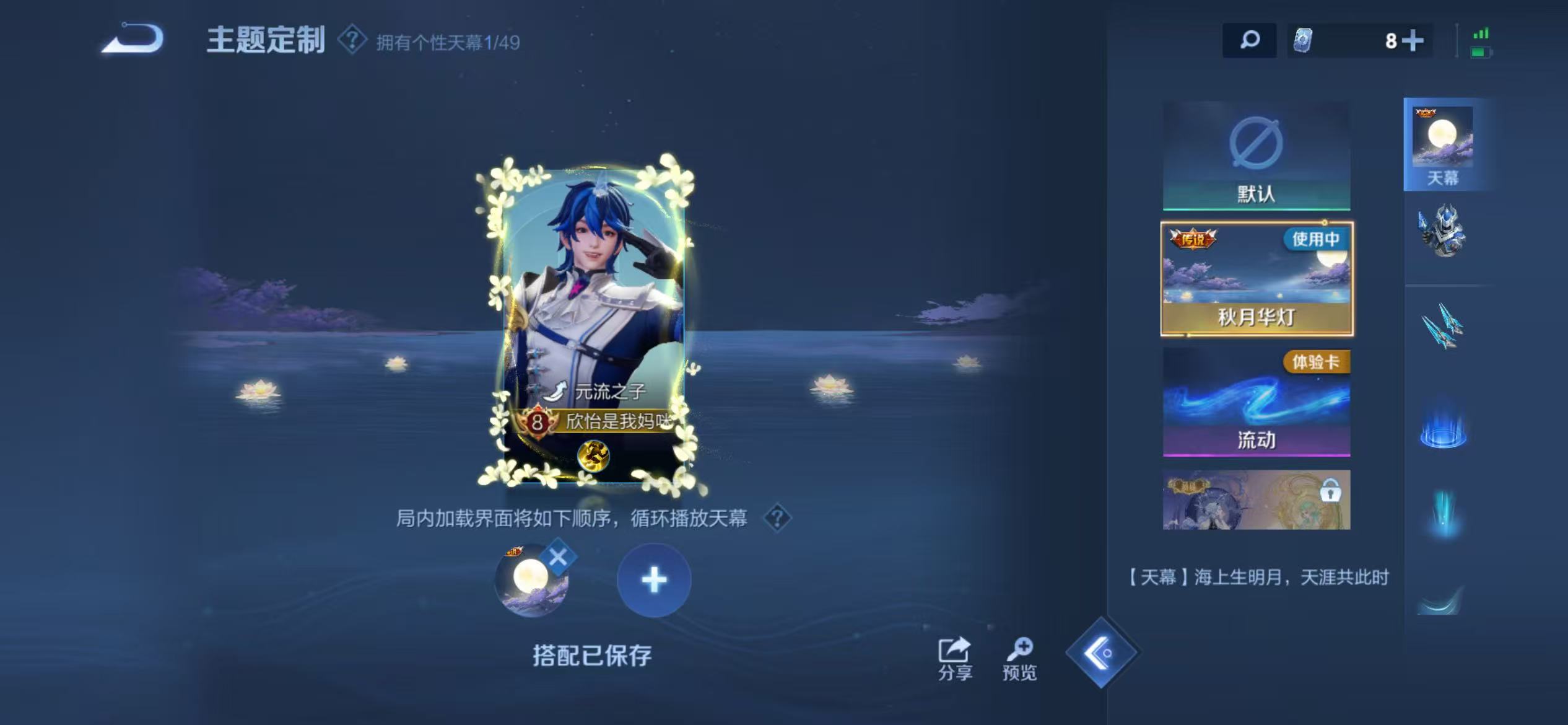Screen dimensions: 1568x725
Task: Open search with the magnifier icon
Action: (x=1250, y=40)
